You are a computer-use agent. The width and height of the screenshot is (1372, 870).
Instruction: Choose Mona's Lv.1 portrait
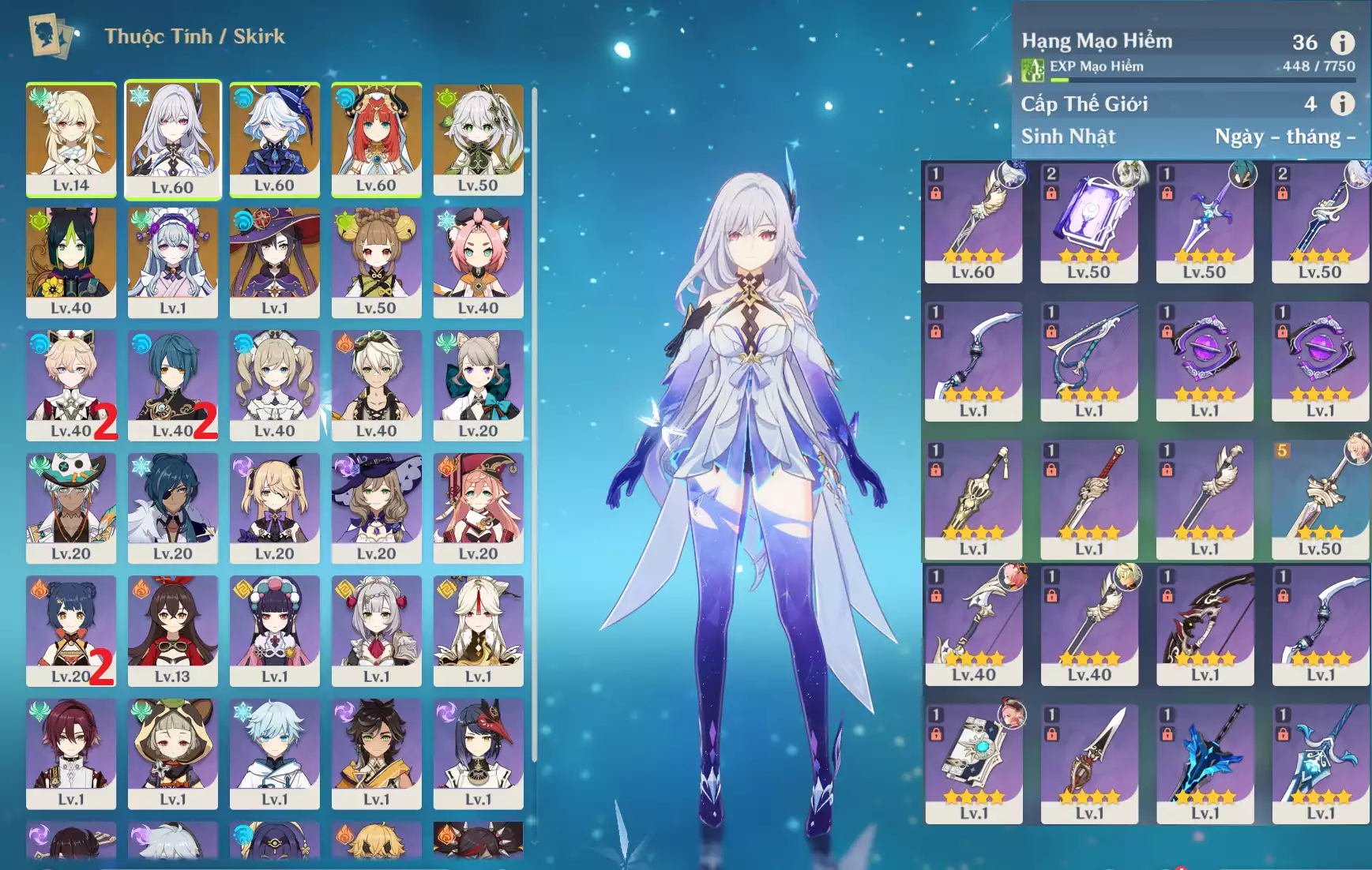point(274,262)
